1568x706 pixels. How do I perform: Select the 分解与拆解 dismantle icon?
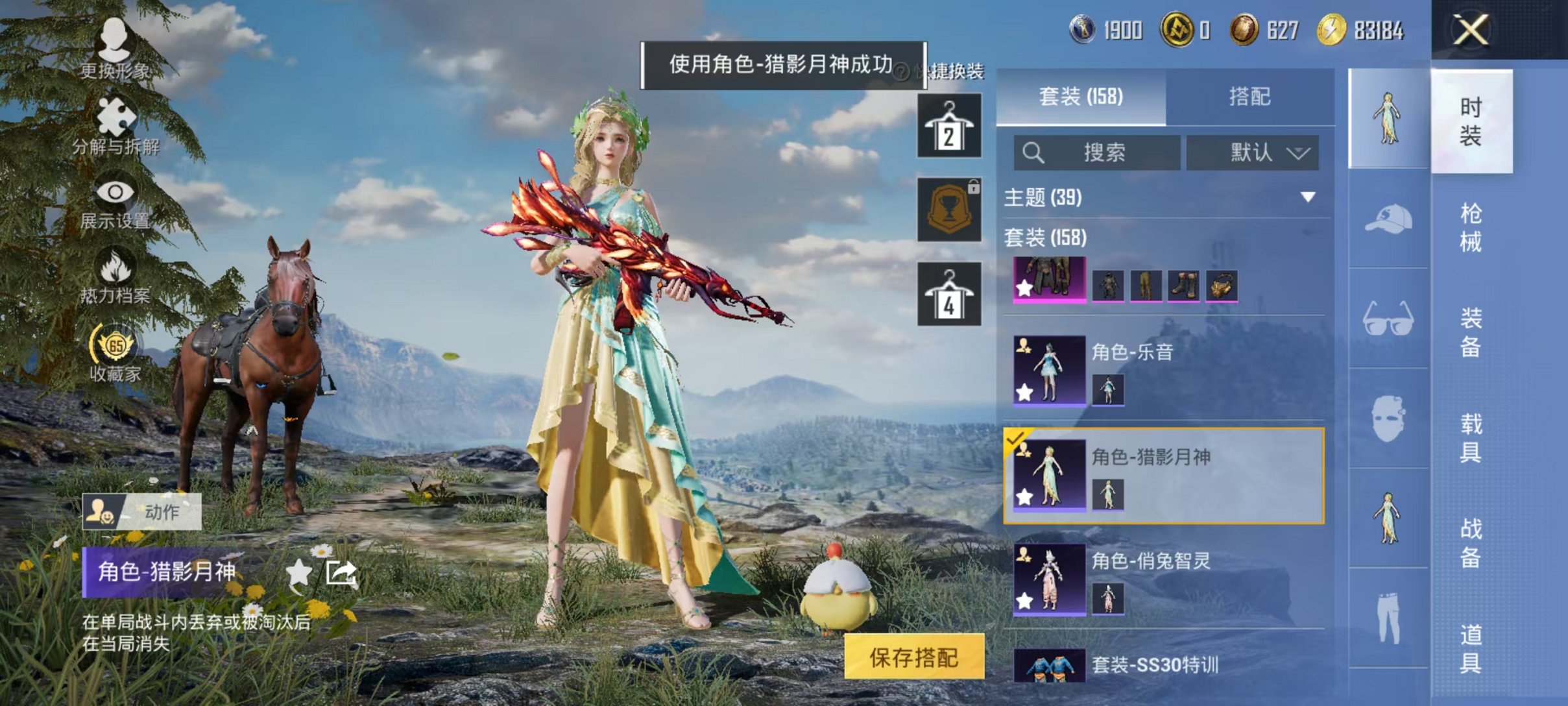pos(115,123)
